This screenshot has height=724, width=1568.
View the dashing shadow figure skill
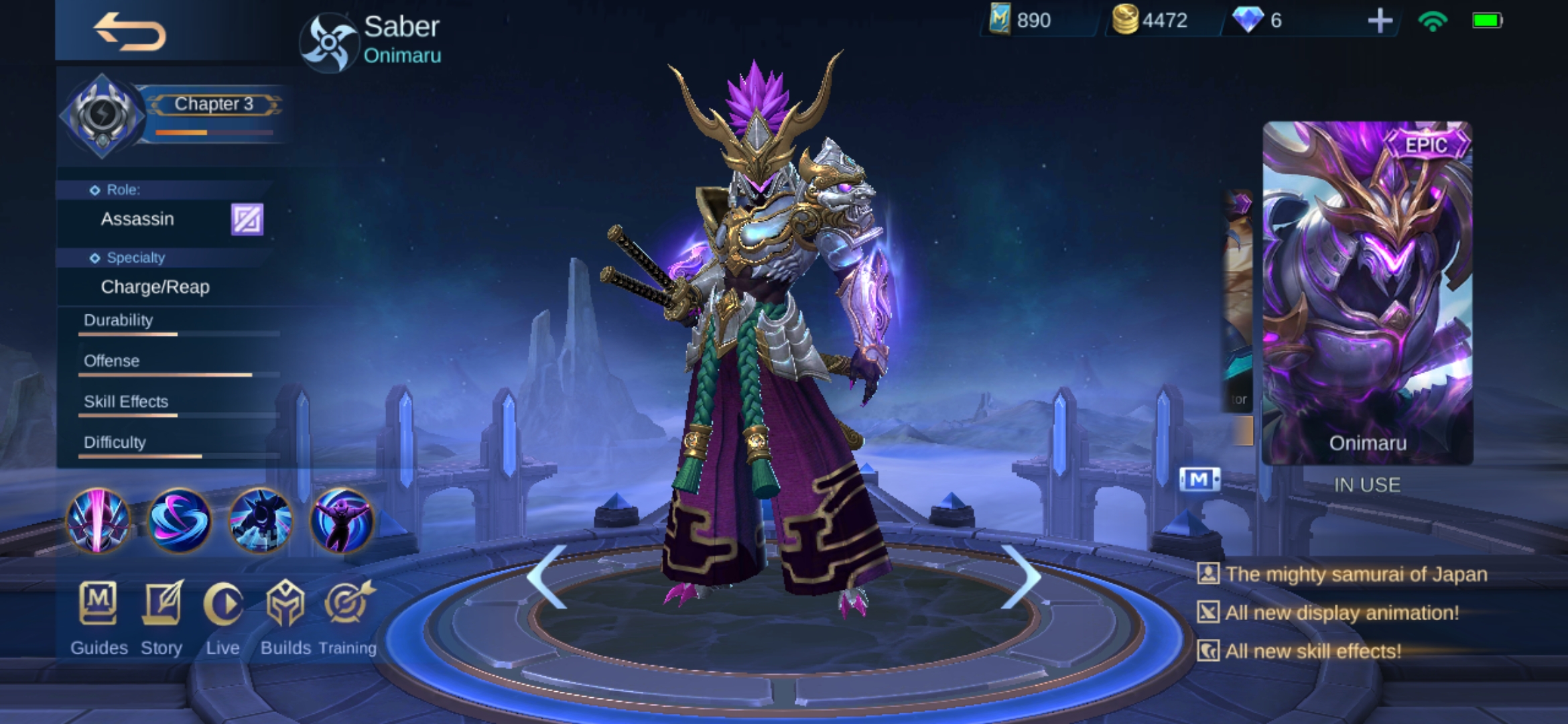[261, 521]
